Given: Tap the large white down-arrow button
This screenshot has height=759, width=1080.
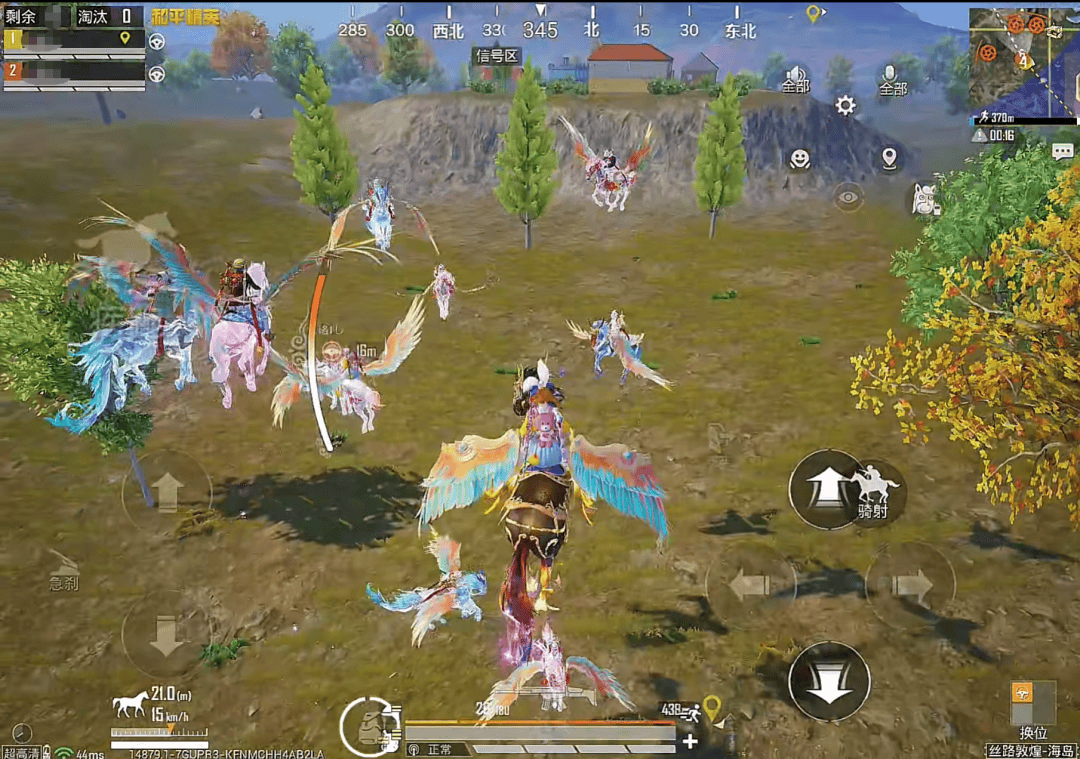Looking at the screenshot, I should (827, 681).
